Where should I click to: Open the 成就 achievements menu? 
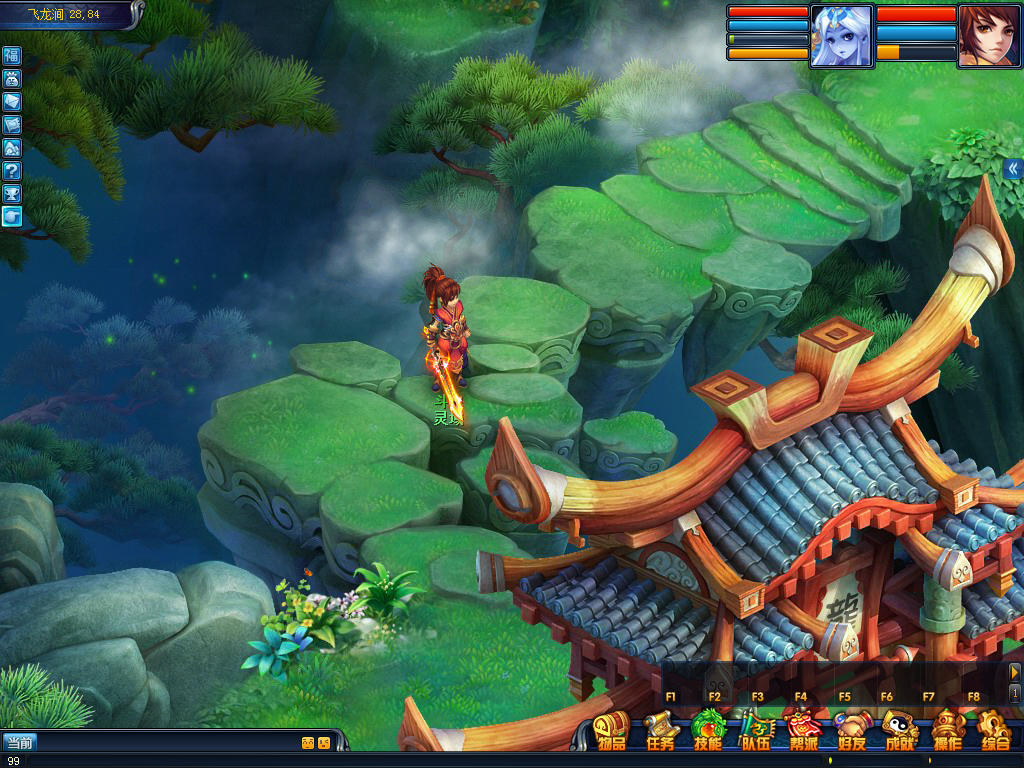899,730
